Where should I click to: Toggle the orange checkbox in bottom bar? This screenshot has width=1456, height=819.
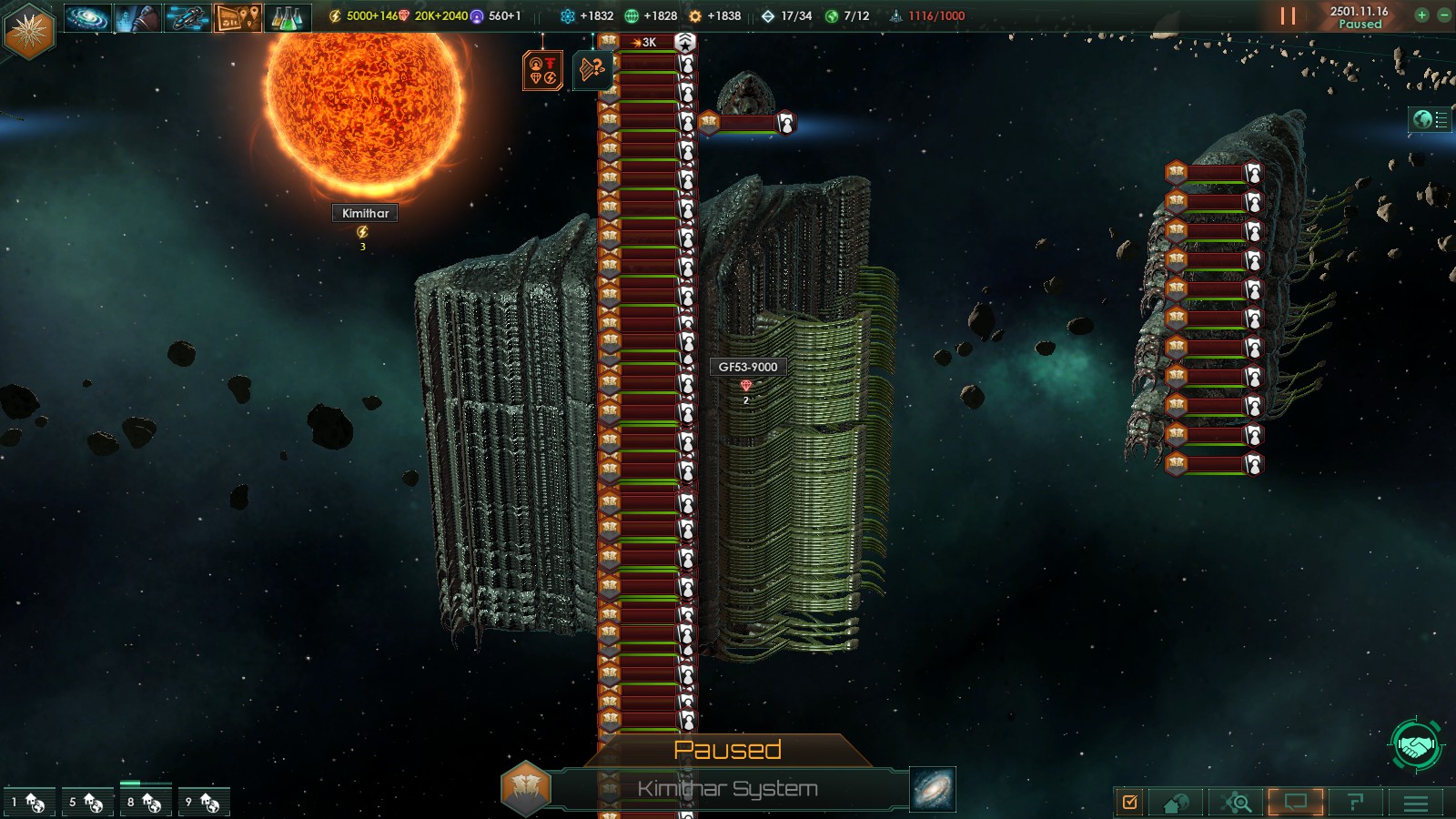[x=1130, y=802]
